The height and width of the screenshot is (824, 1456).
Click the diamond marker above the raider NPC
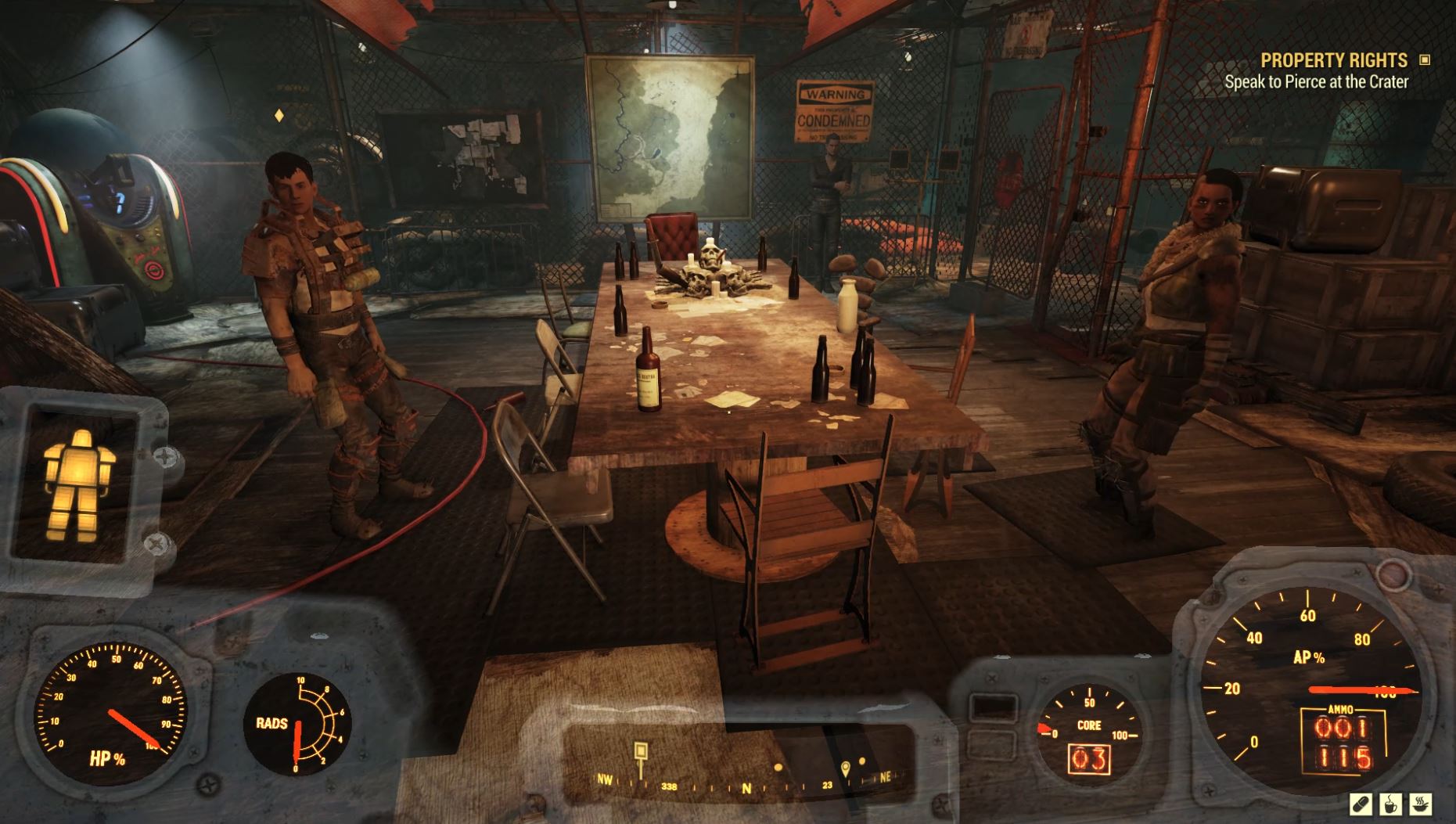click(x=278, y=114)
